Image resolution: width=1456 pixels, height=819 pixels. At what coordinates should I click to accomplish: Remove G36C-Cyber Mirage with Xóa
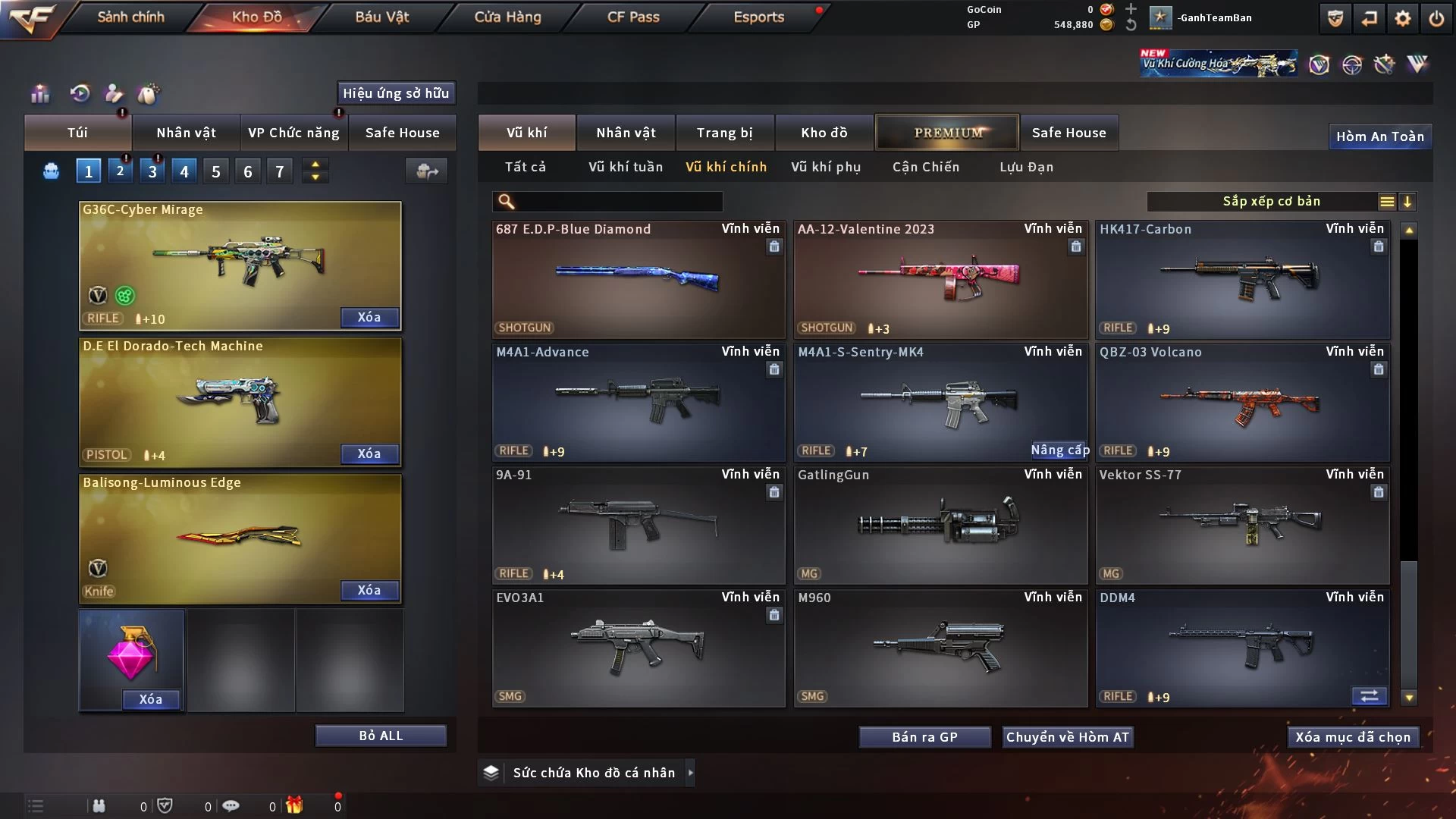tap(369, 317)
